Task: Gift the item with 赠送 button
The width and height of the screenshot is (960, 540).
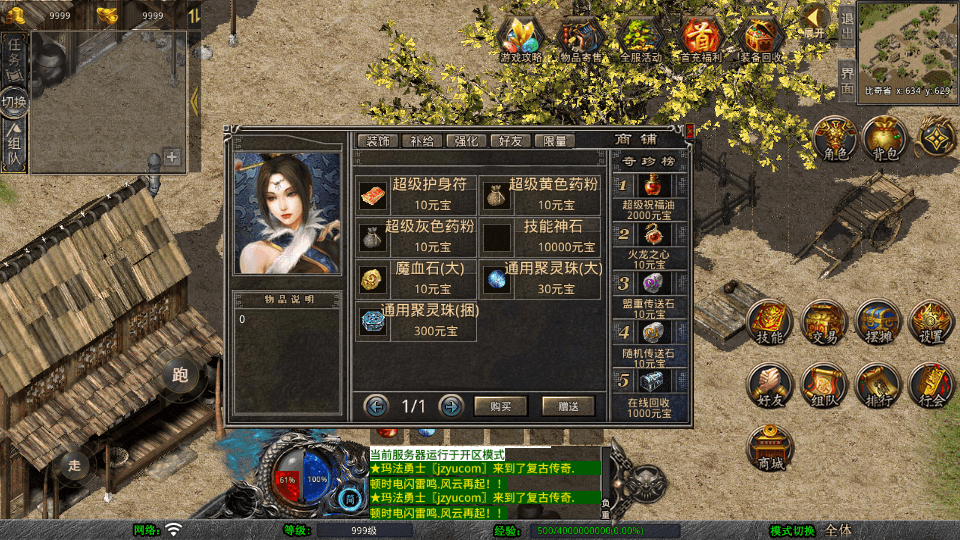Action: click(x=568, y=406)
